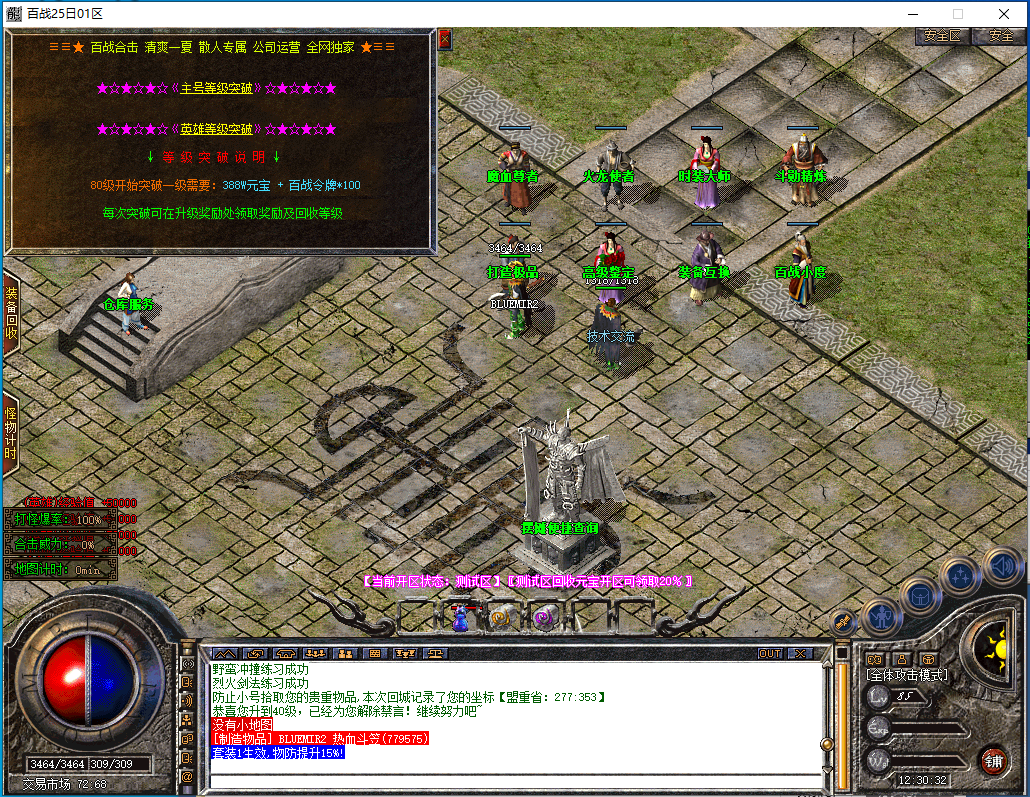Close the chat panel with X button
This screenshot has height=797, width=1030.
[x=801, y=653]
